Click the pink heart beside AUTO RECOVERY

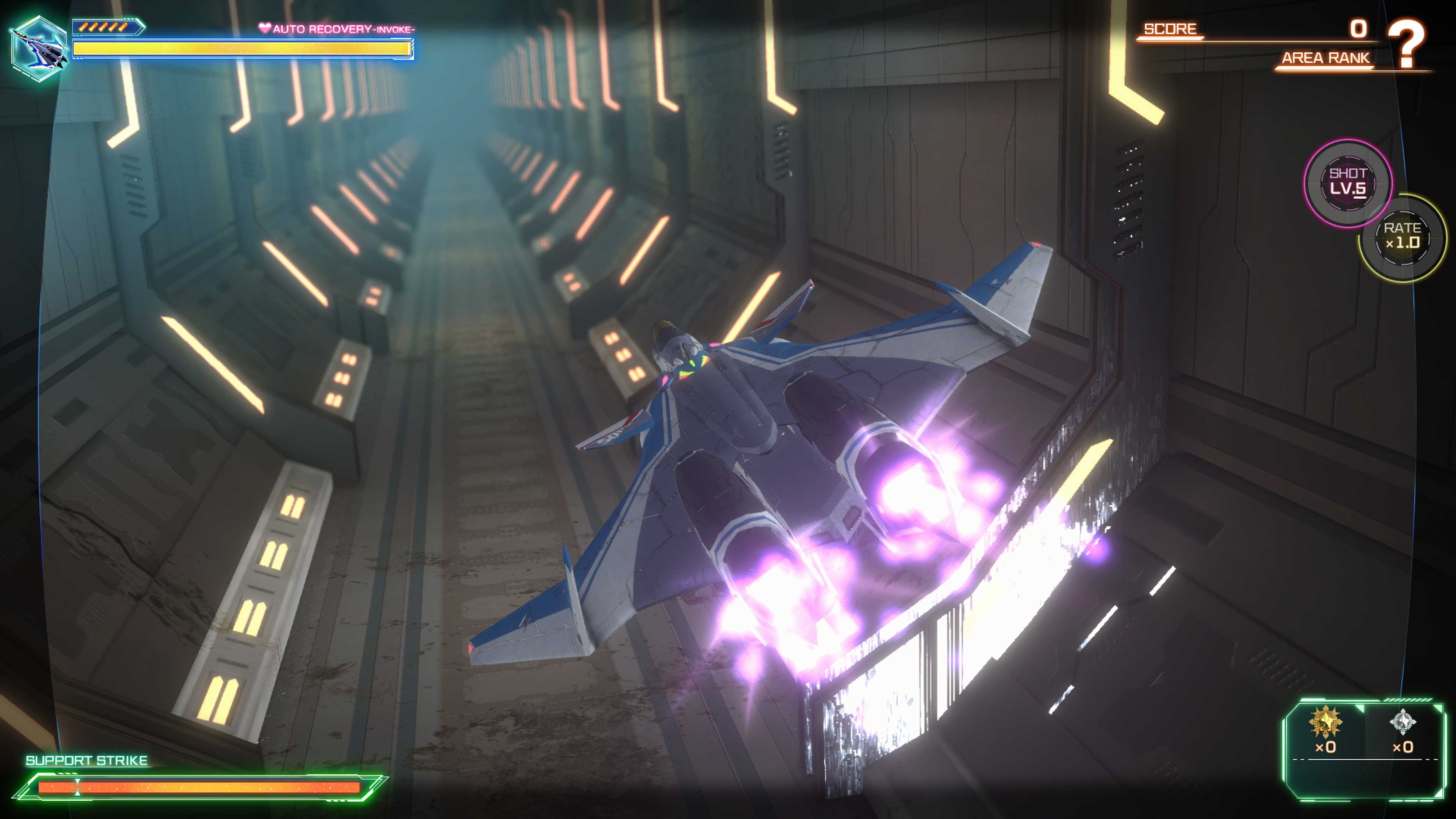click(265, 27)
